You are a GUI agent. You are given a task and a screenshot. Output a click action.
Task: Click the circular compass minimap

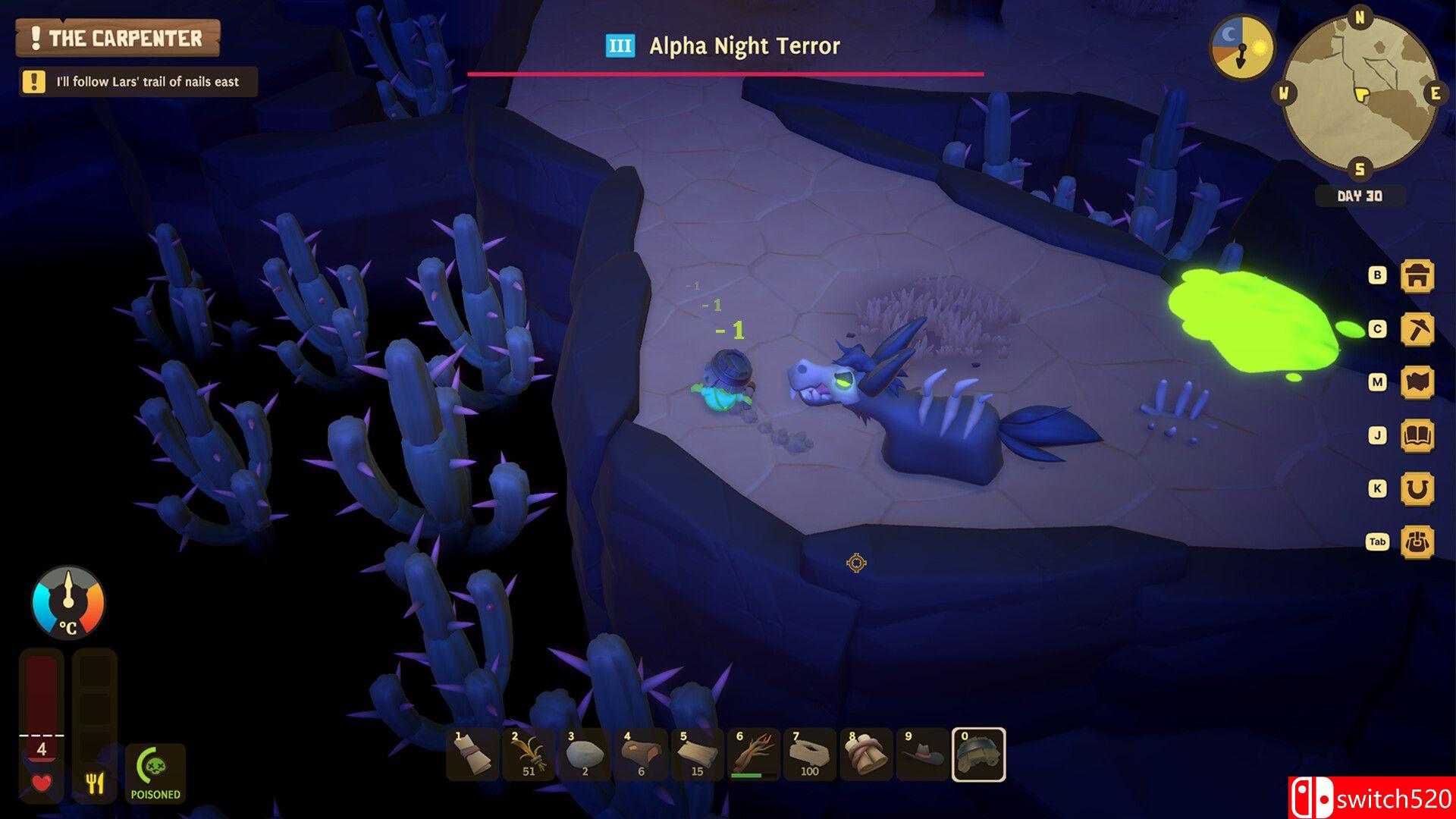[1360, 94]
